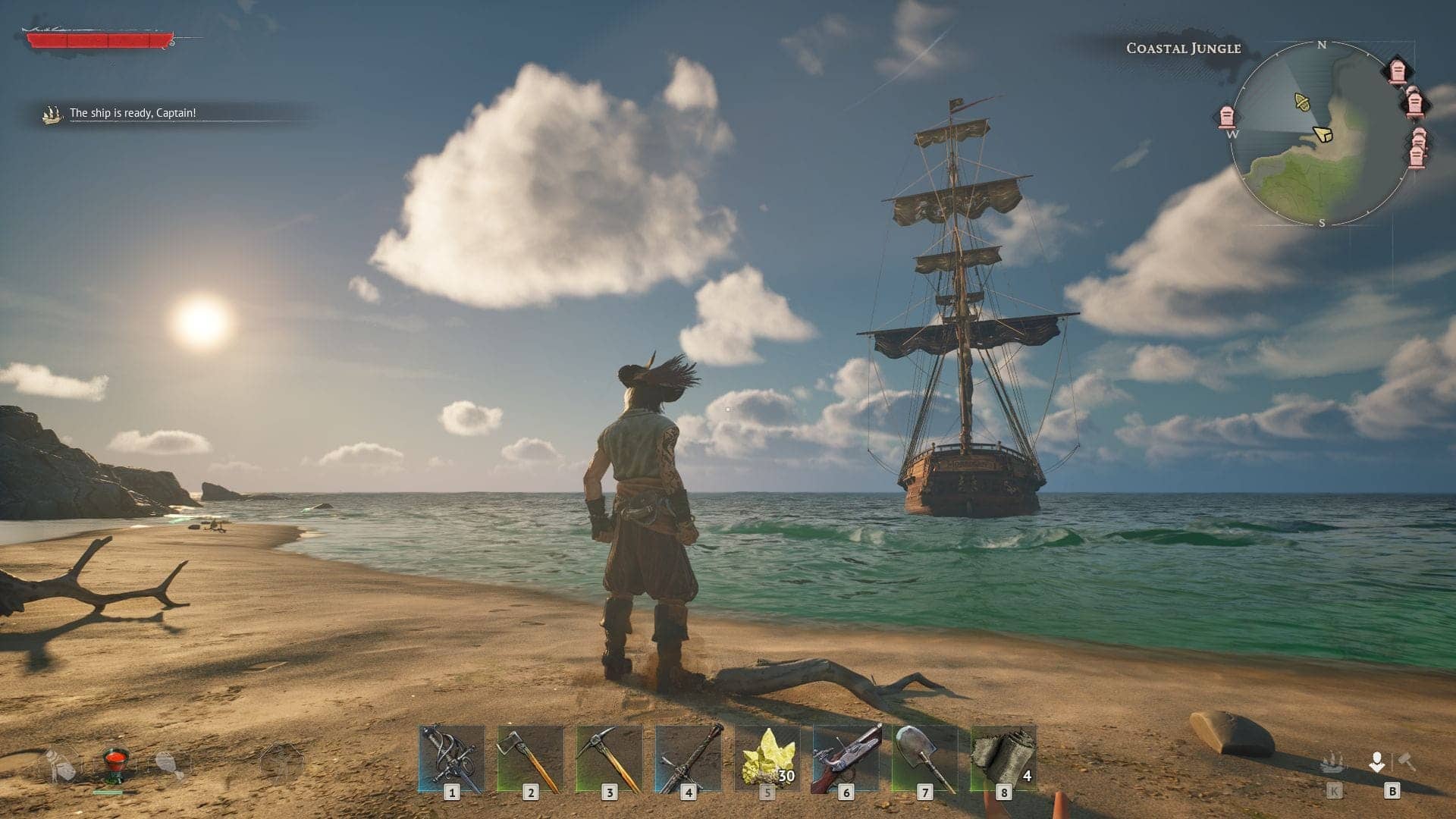Equip the axe from the hotbar
This screenshot has height=819, width=1456.
coord(530,758)
